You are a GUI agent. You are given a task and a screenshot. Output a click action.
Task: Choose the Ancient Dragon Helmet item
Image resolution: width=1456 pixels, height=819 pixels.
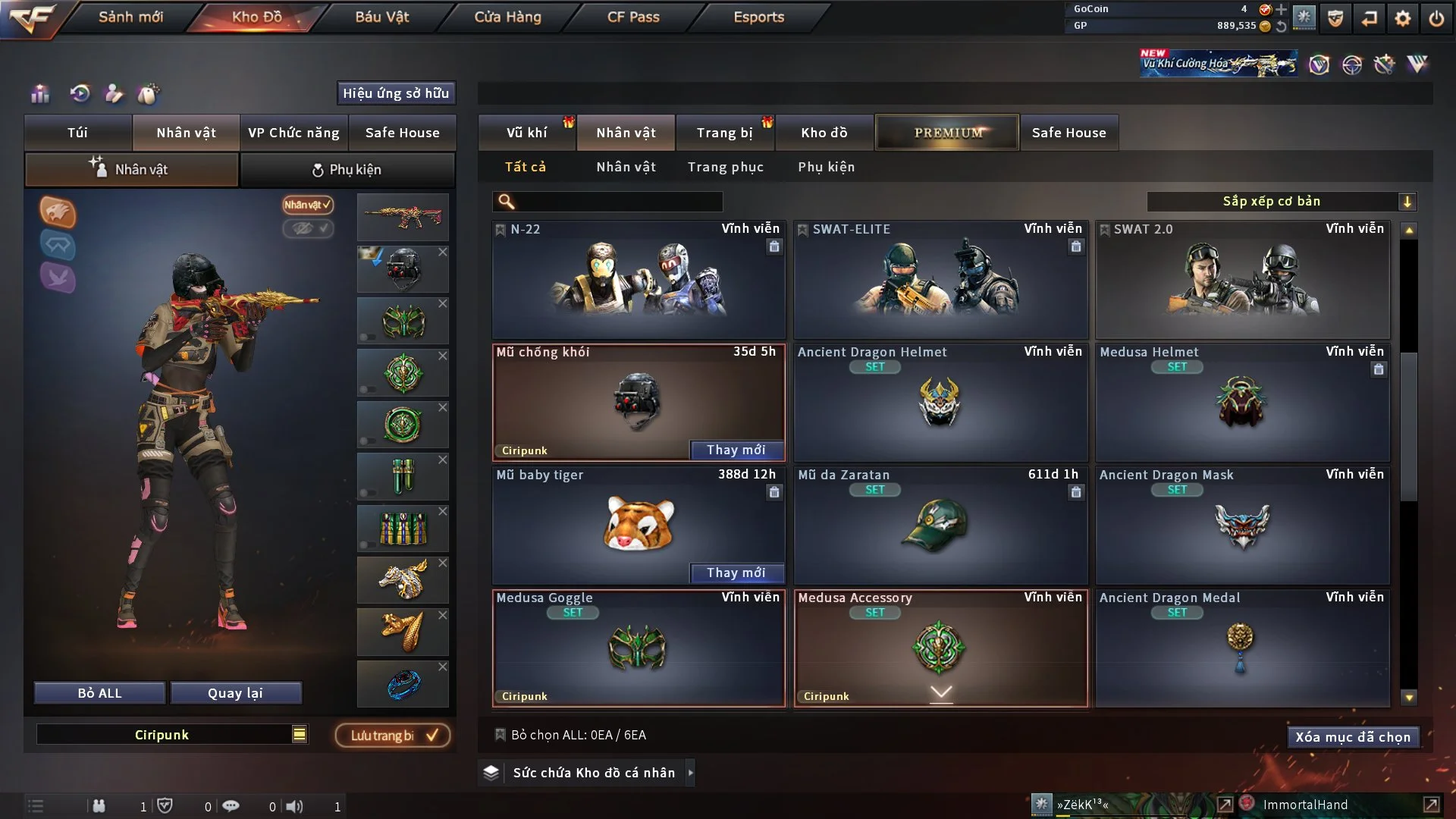tap(940, 403)
